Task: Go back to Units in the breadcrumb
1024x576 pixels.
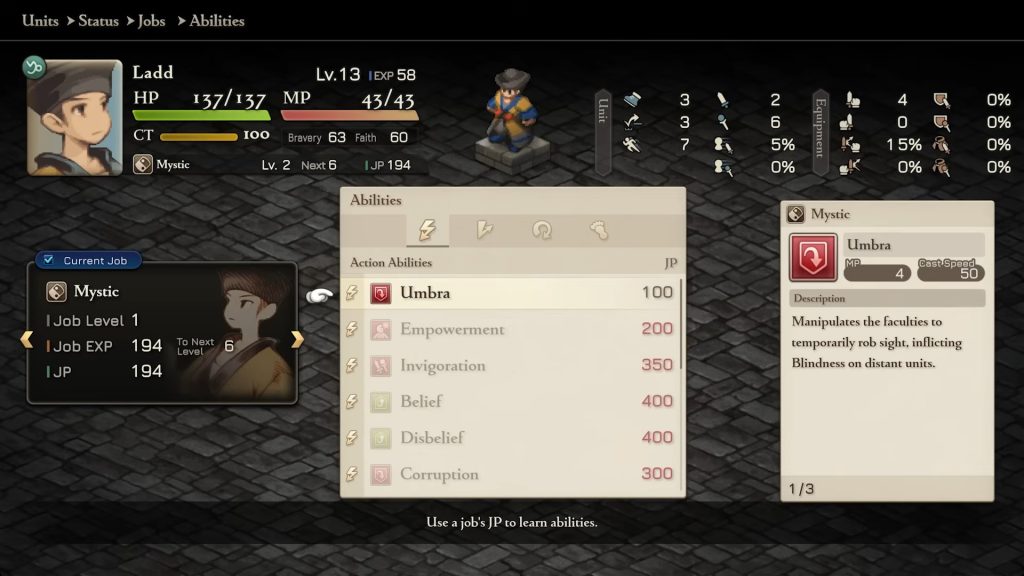Action: tap(40, 20)
